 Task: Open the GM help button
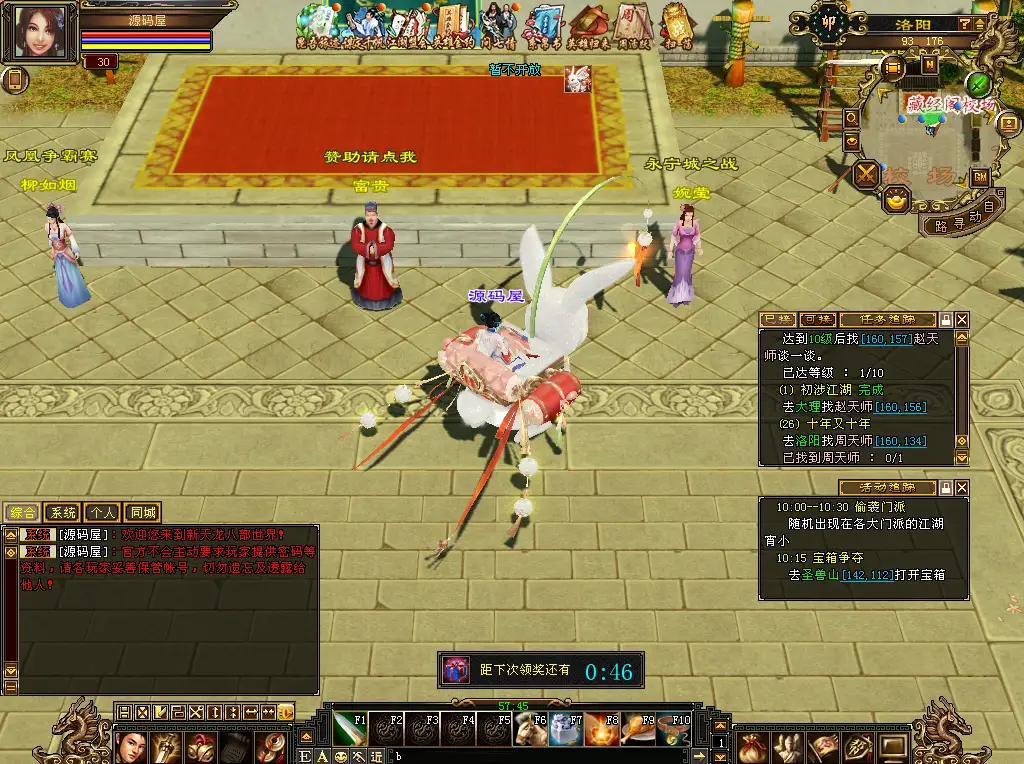(980, 177)
